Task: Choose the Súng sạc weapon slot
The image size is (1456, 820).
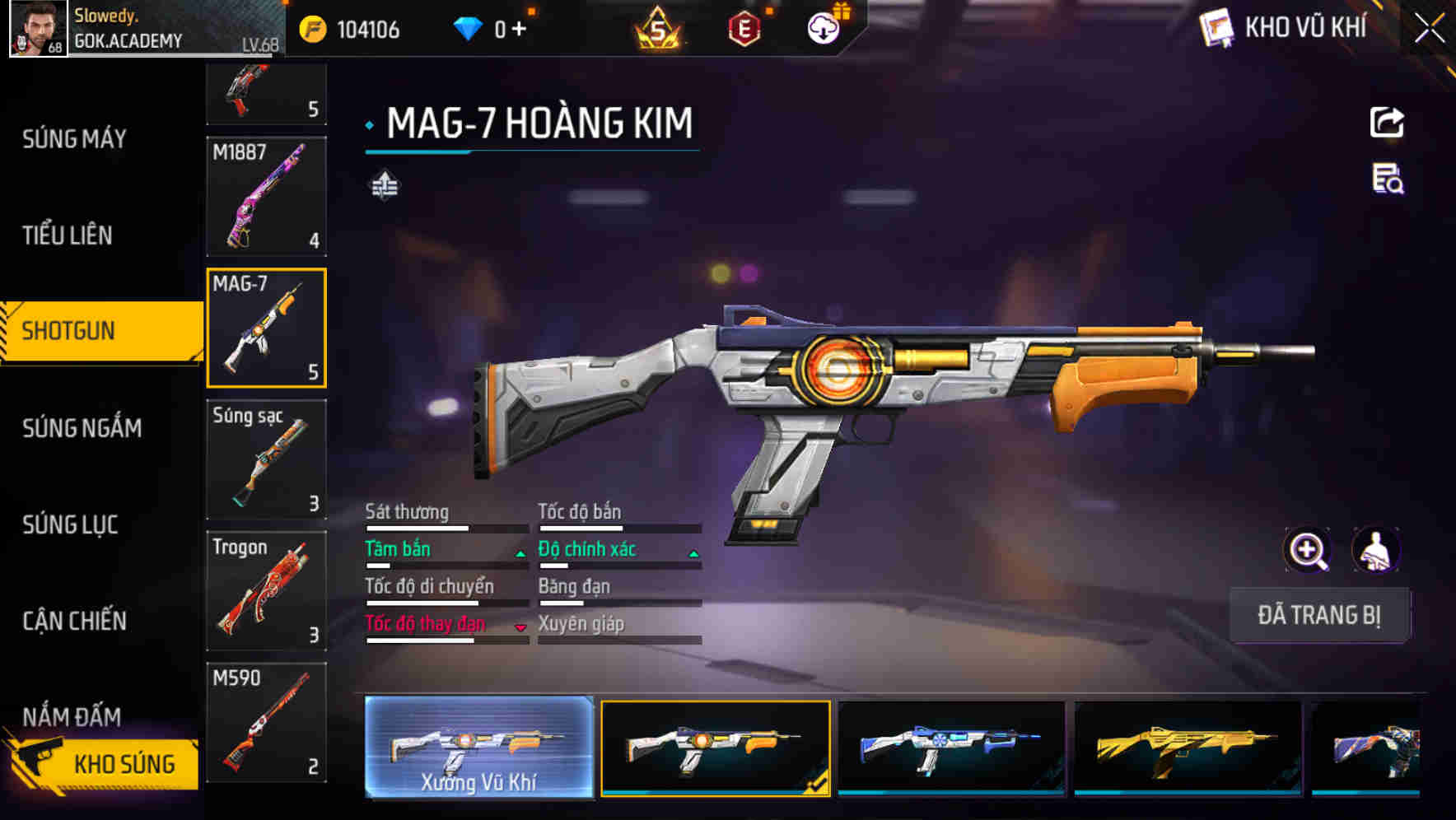Action: click(x=266, y=459)
